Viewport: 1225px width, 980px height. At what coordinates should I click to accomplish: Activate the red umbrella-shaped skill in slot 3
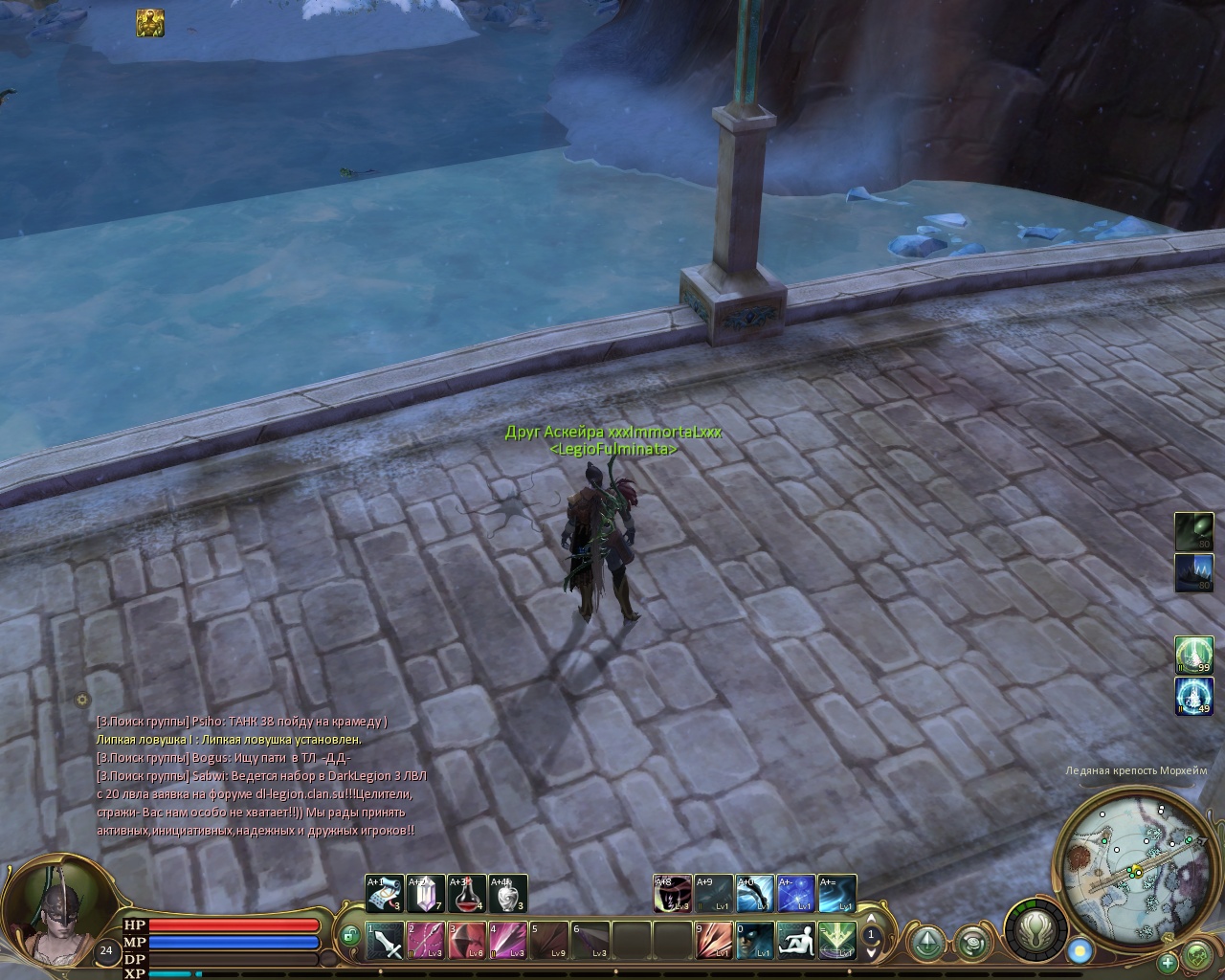(467, 941)
